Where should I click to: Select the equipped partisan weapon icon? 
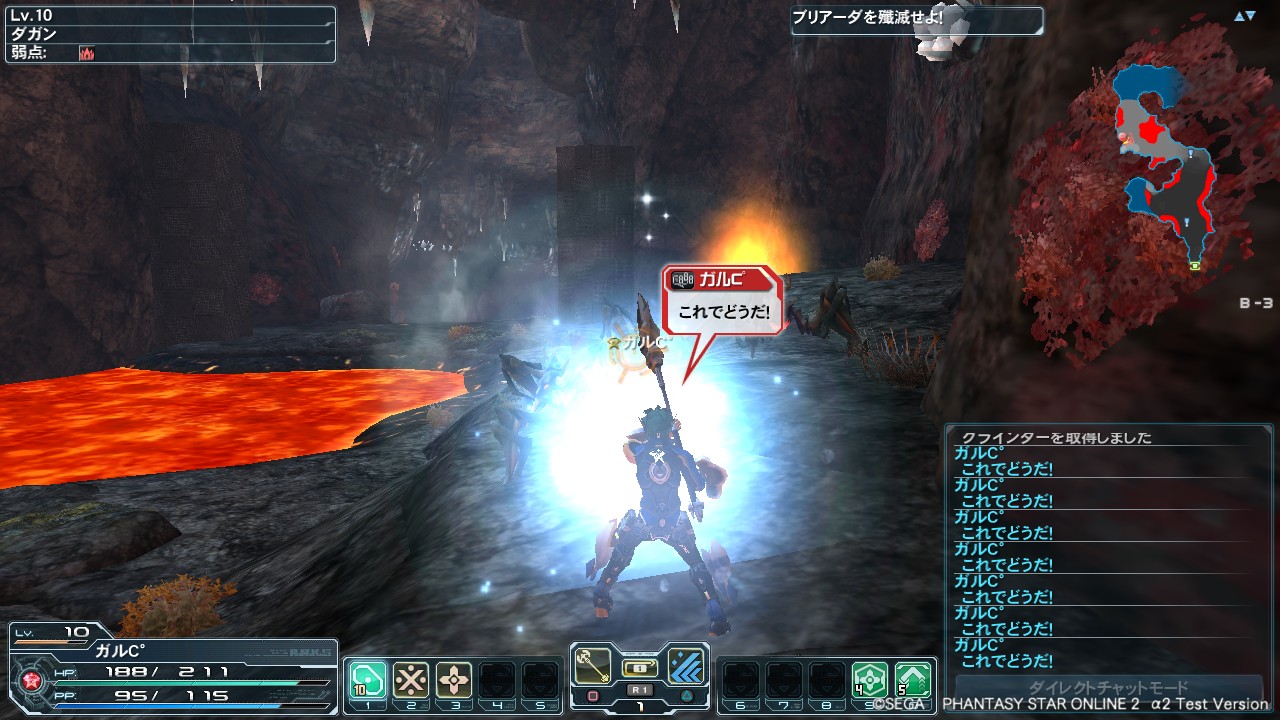point(594,663)
